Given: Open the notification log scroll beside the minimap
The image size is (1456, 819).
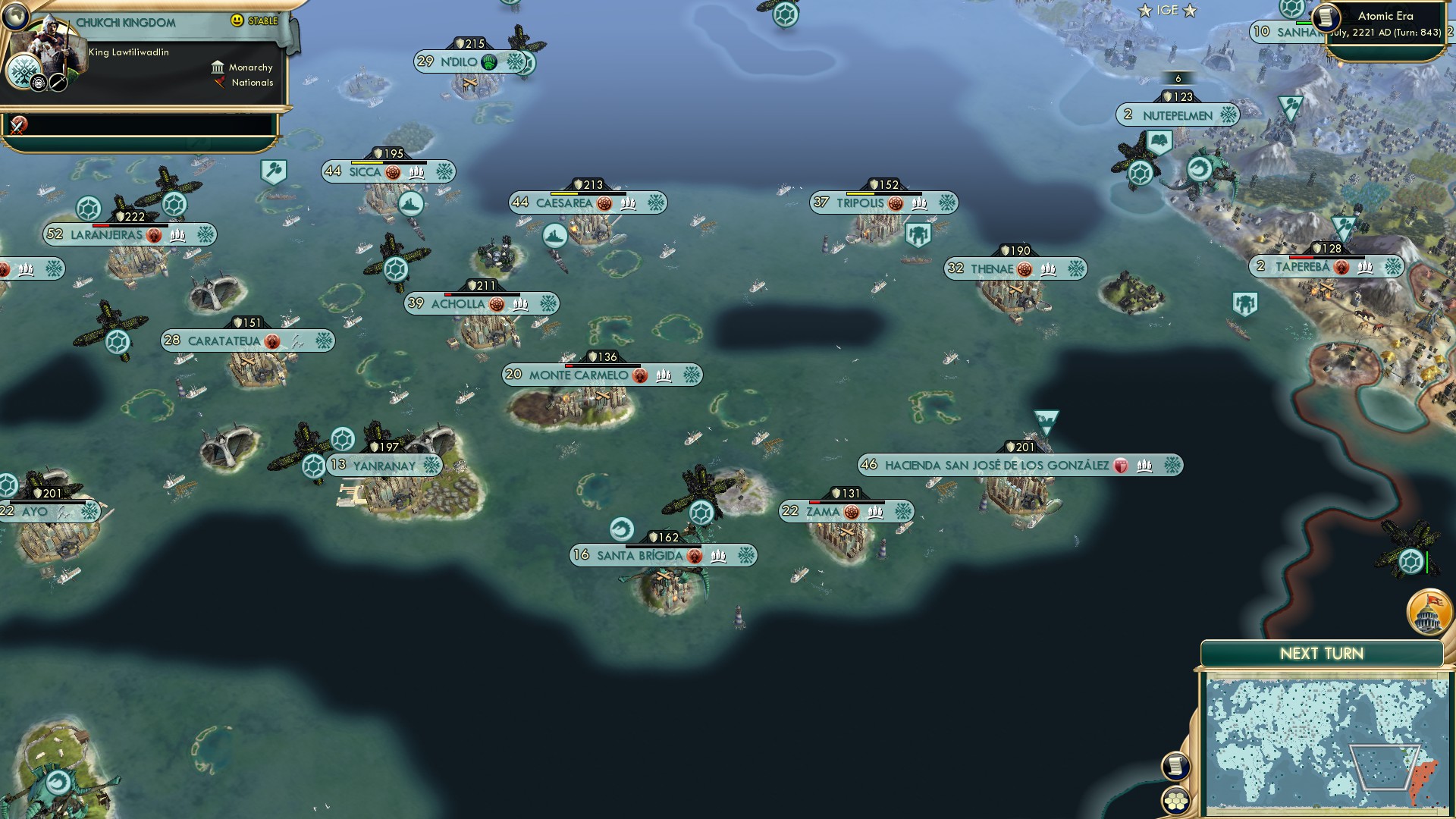Looking at the screenshot, I should [1175, 767].
